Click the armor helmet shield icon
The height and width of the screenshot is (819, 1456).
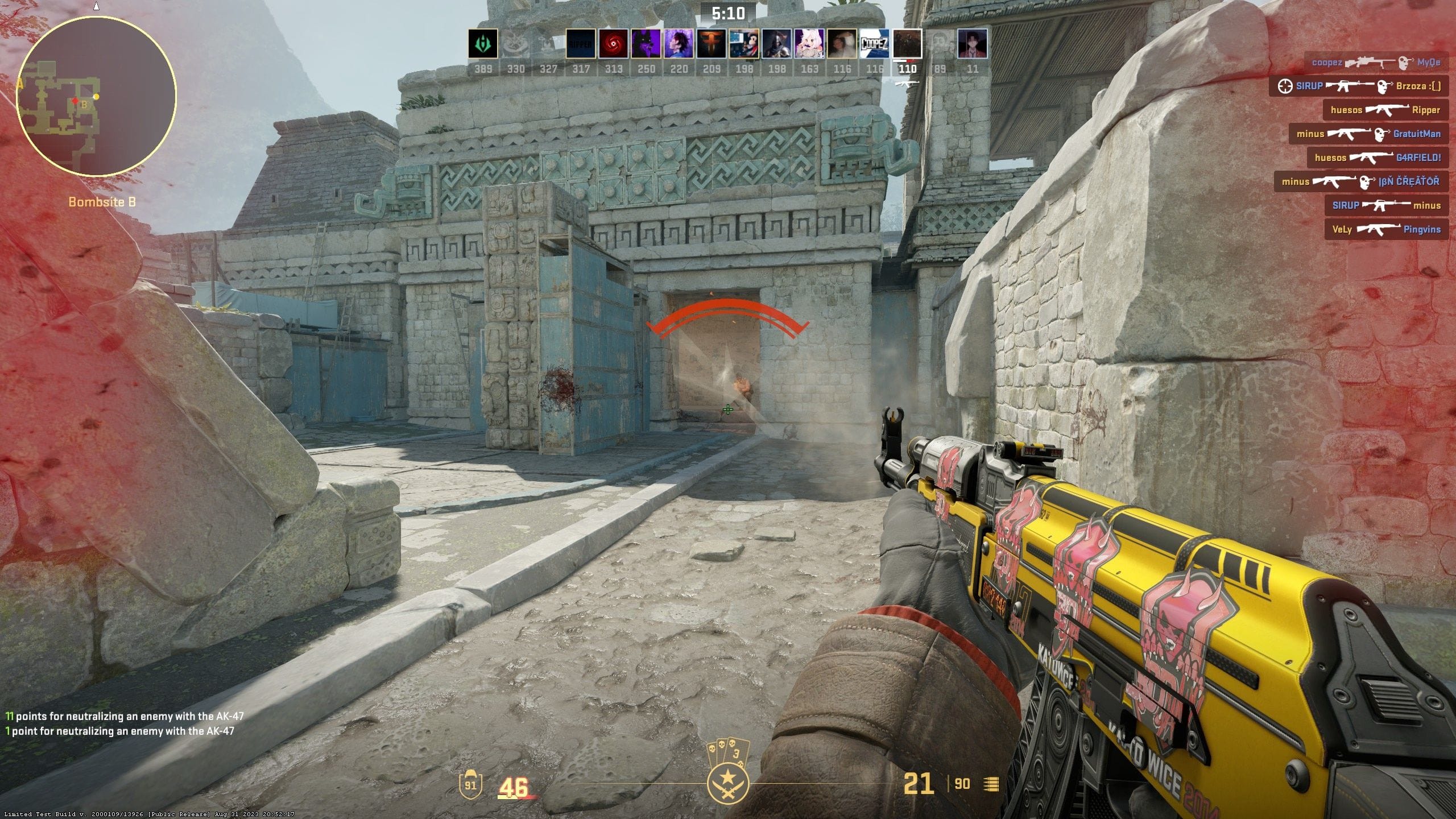coord(470,784)
